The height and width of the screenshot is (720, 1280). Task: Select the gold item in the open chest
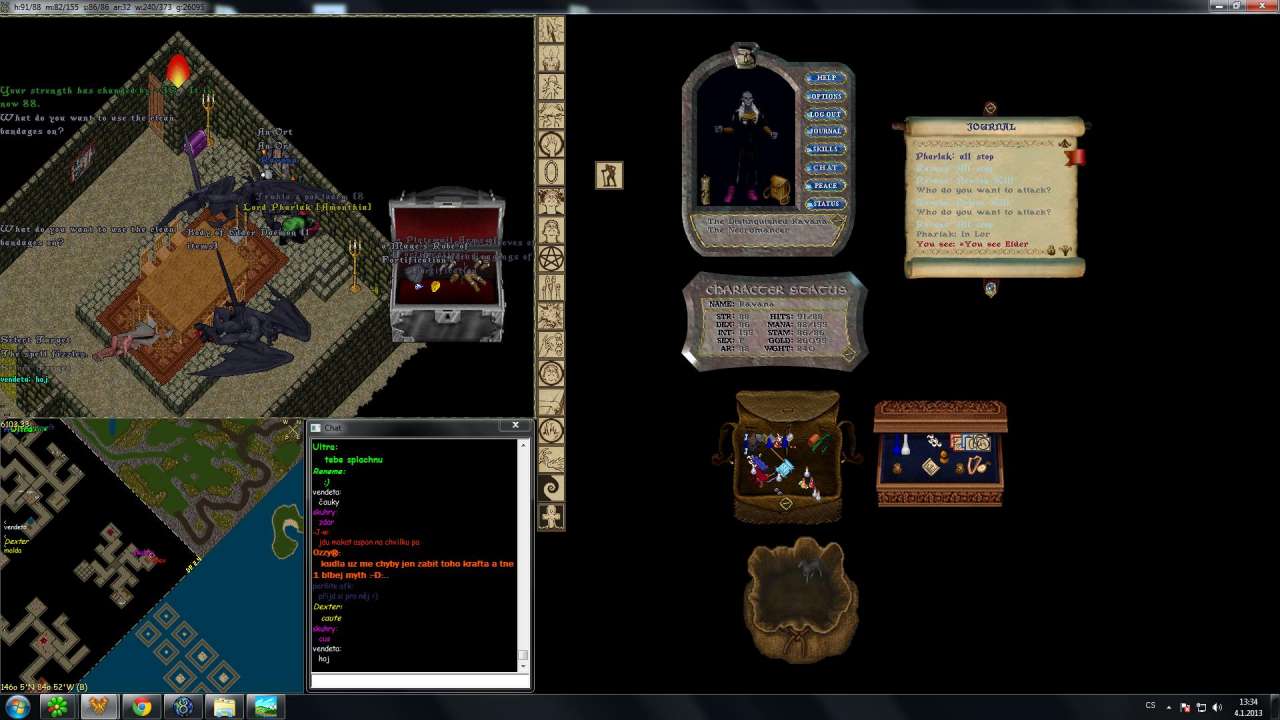[435, 288]
